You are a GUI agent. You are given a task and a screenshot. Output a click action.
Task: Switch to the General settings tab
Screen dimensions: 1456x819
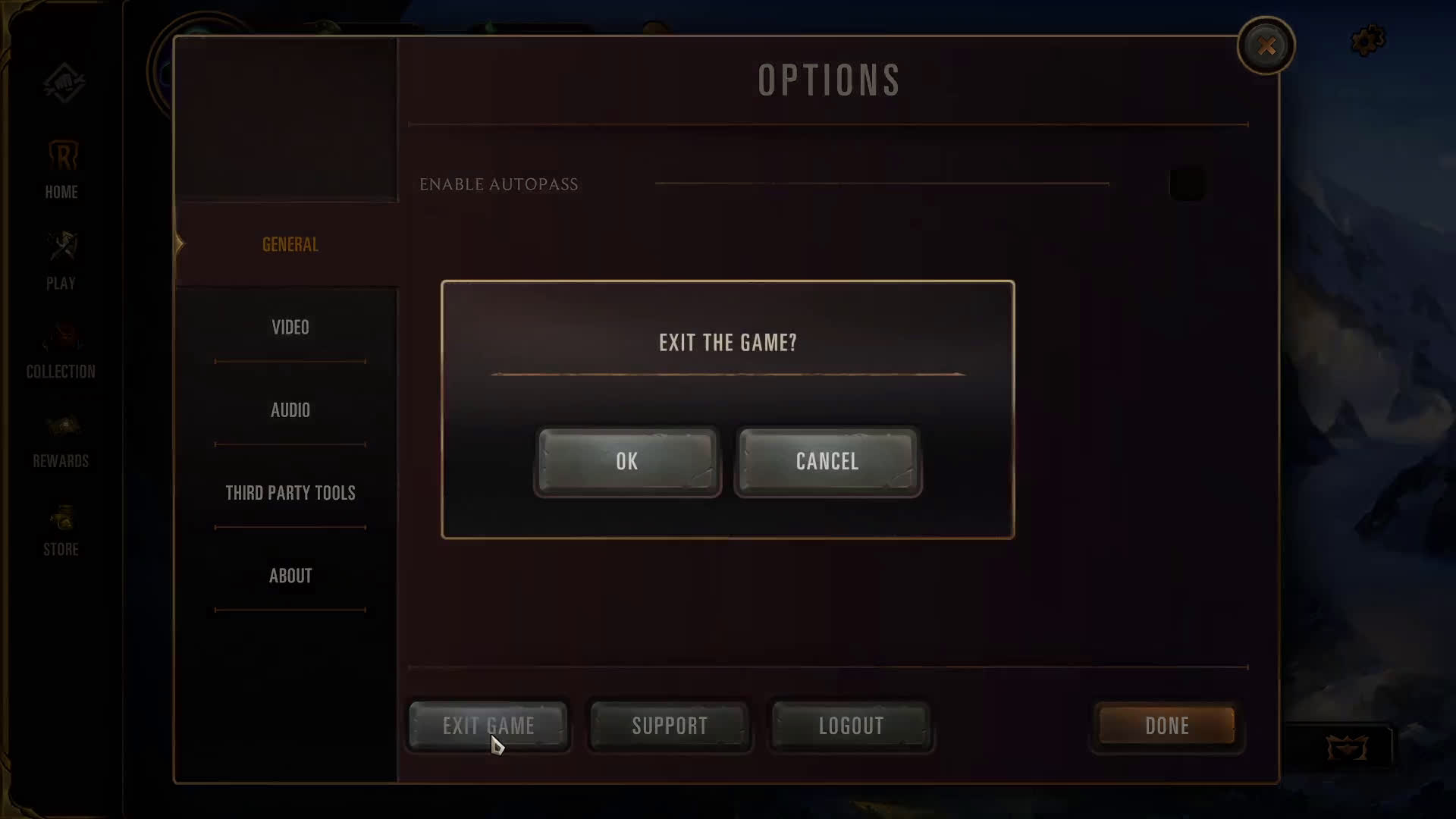pyautogui.click(x=290, y=244)
